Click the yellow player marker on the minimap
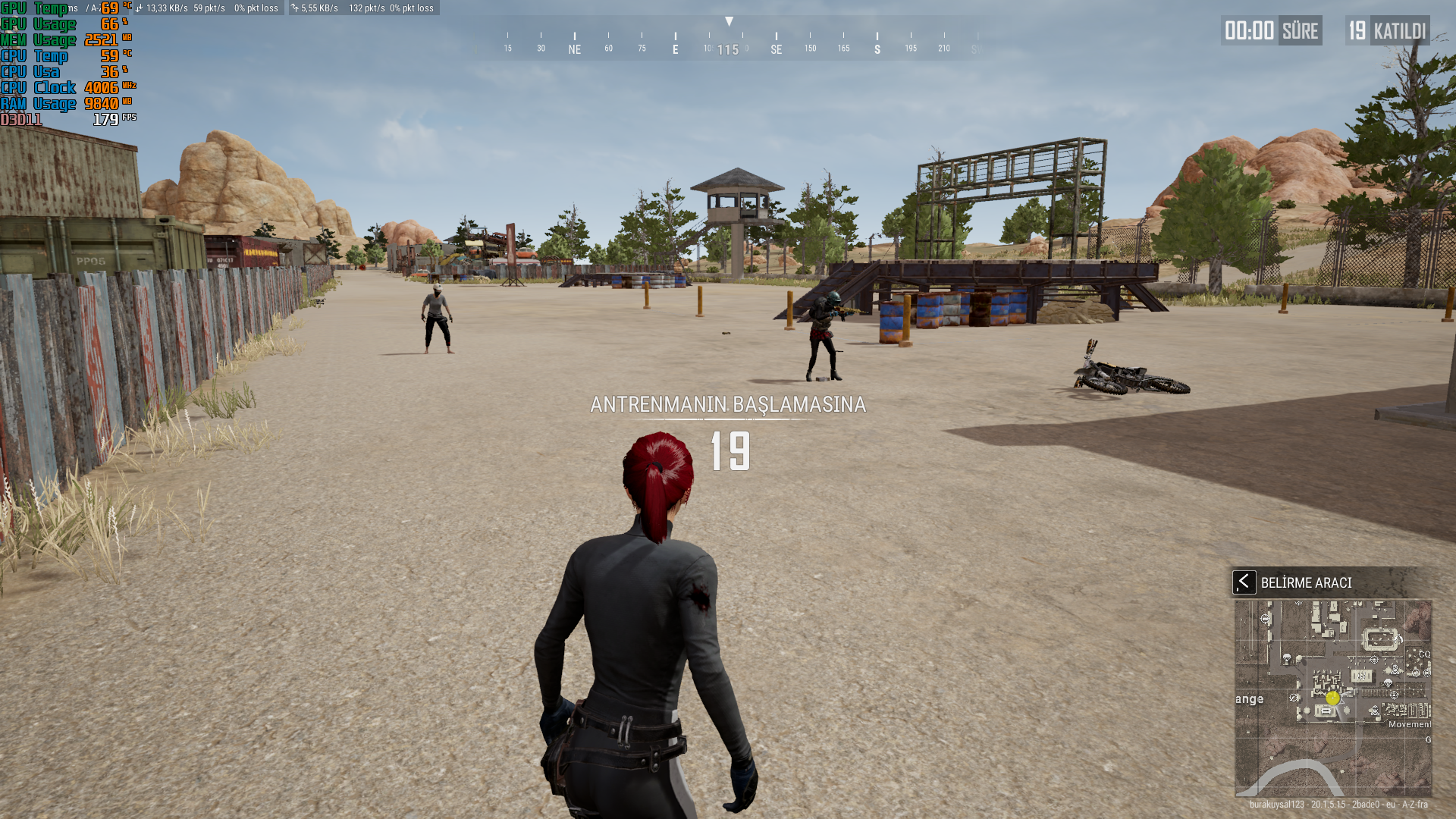 pyautogui.click(x=1332, y=698)
